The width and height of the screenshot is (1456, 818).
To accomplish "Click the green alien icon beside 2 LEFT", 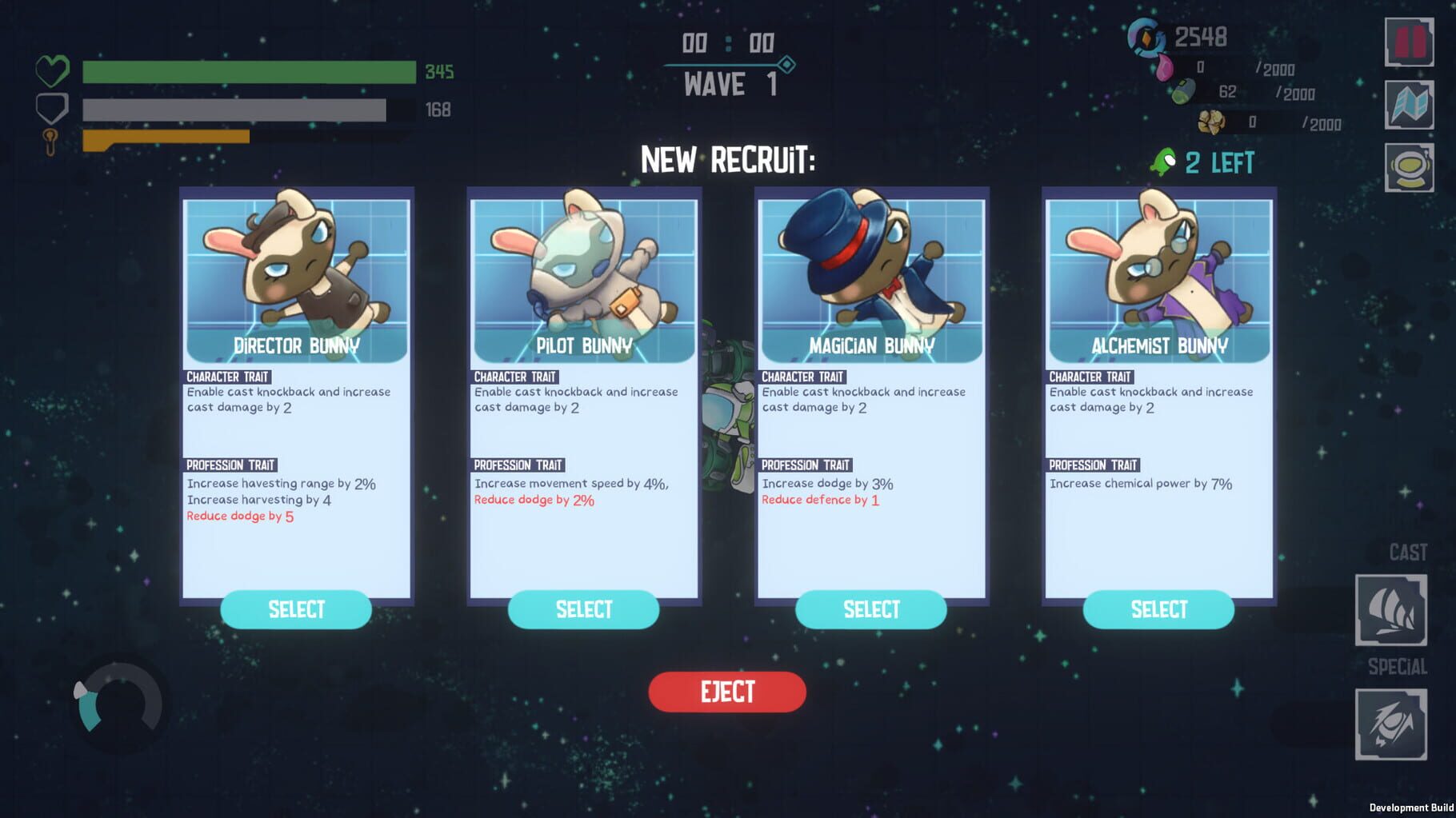I will [1162, 162].
